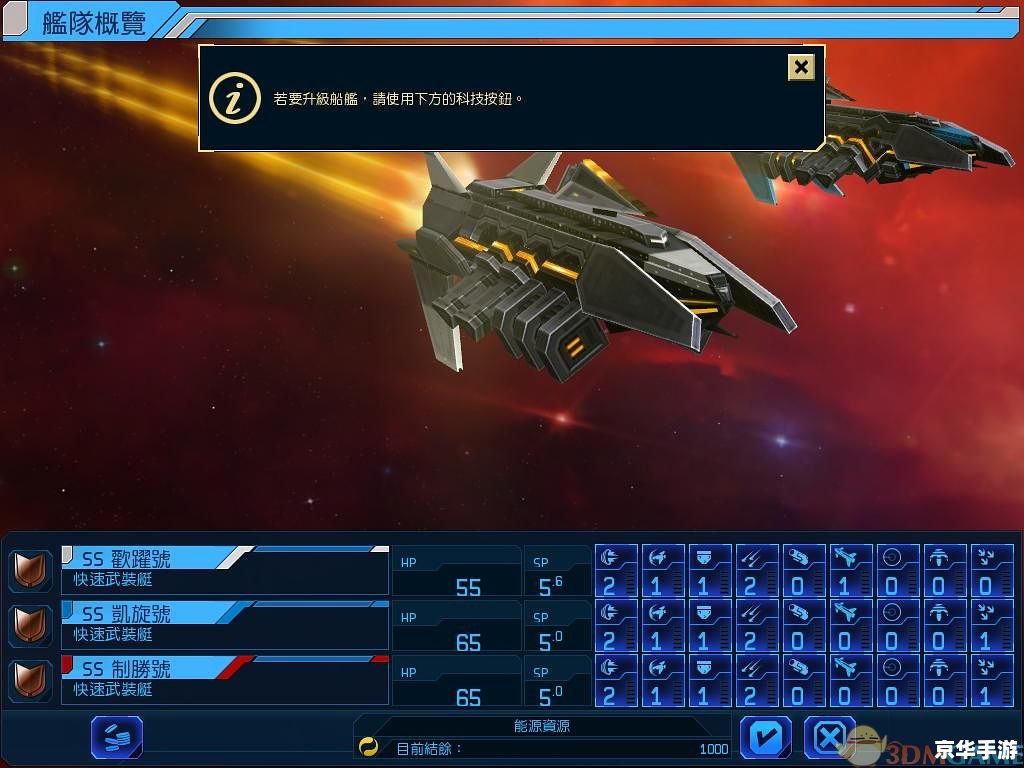Click the shield emblem beside SS 凱旋號

30,626
